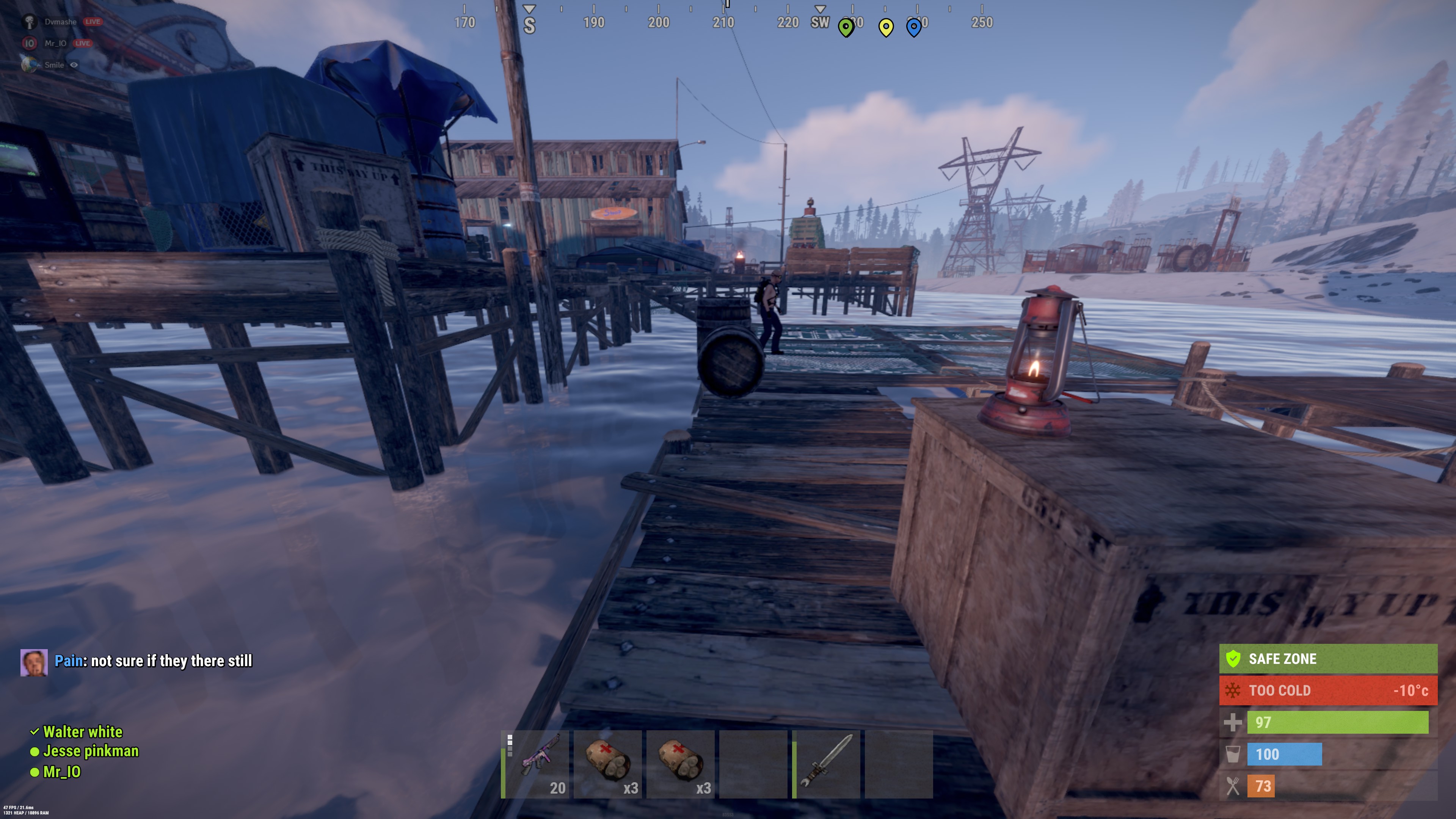
Task: Select the yellow compass map marker
Action: pos(886,27)
